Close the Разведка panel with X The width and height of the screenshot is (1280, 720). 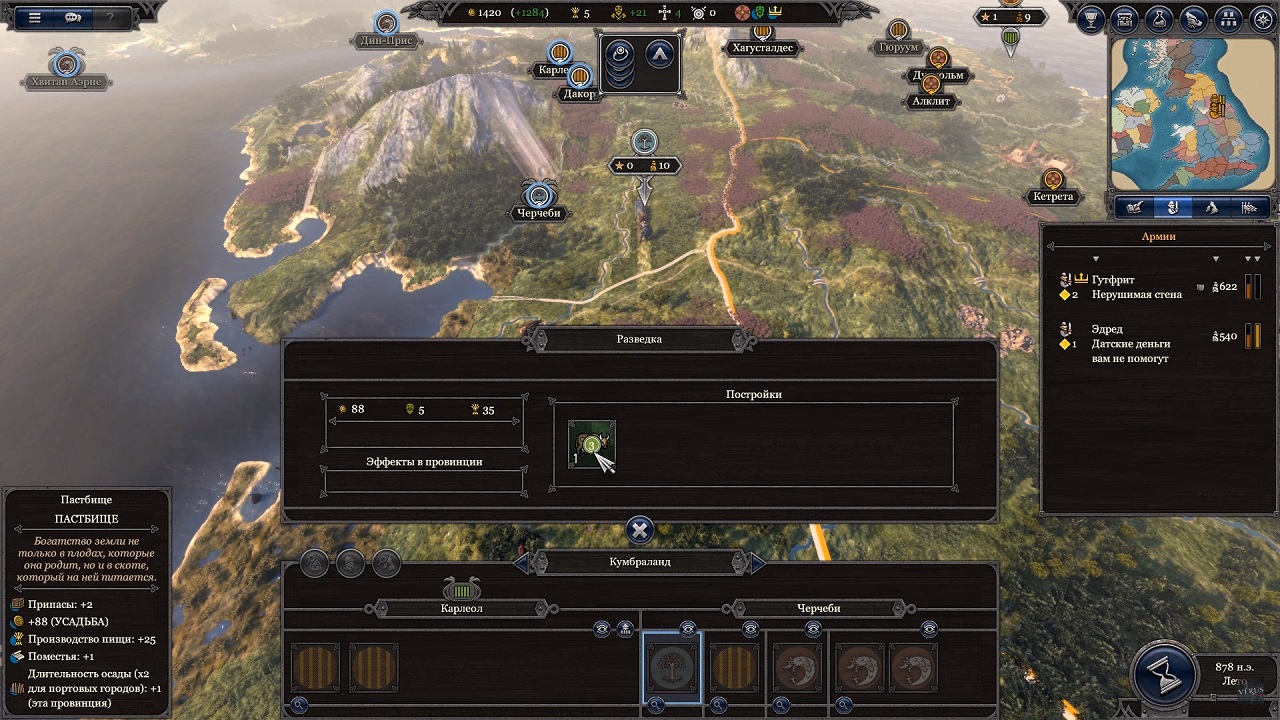pyautogui.click(x=640, y=530)
